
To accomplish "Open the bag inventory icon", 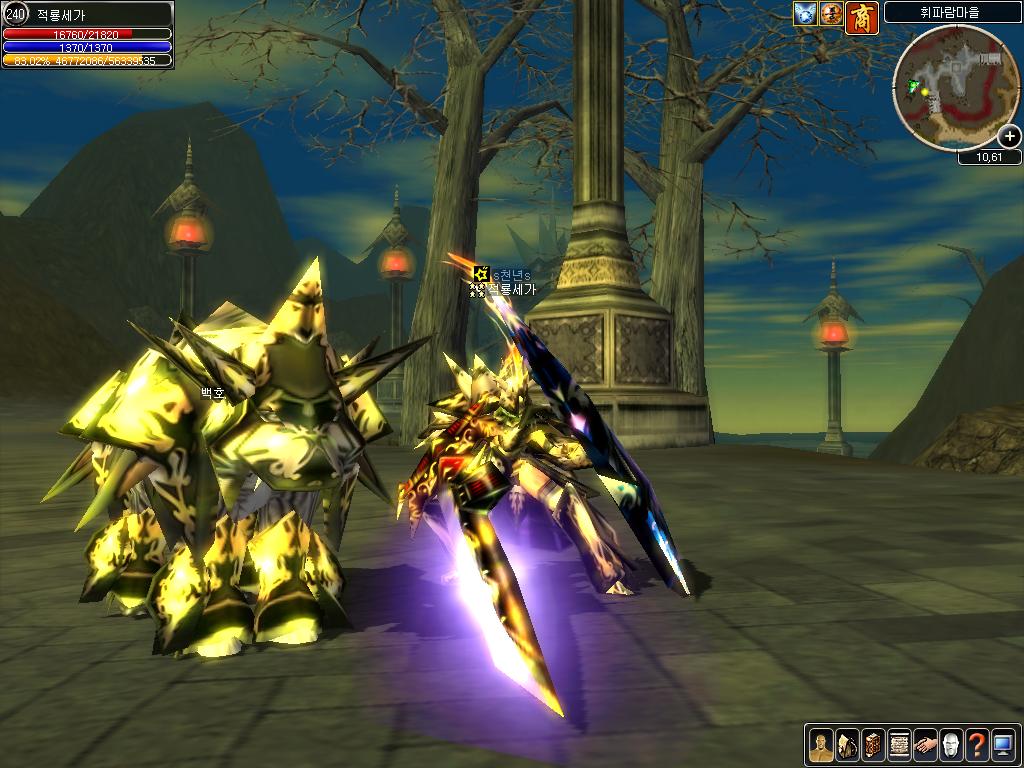I will pos(846,744).
